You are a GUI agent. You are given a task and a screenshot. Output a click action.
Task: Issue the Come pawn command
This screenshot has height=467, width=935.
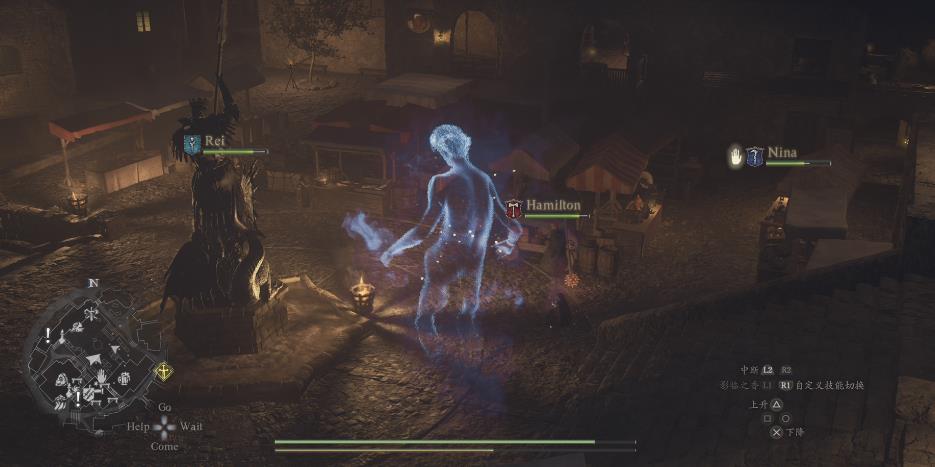pyautogui.click(x=165, y=447)
